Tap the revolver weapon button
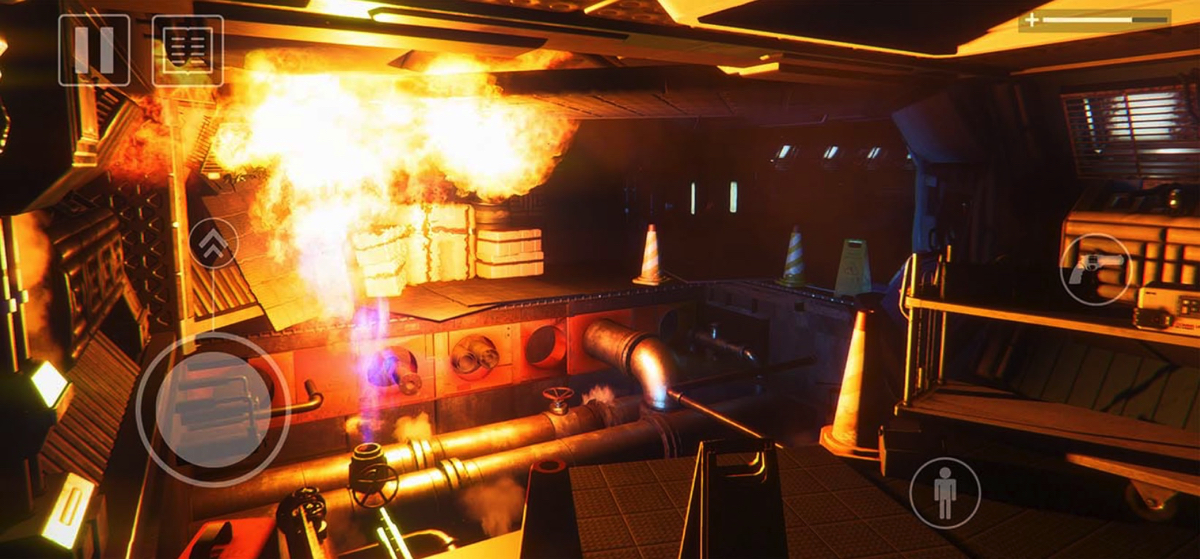 1095,268
